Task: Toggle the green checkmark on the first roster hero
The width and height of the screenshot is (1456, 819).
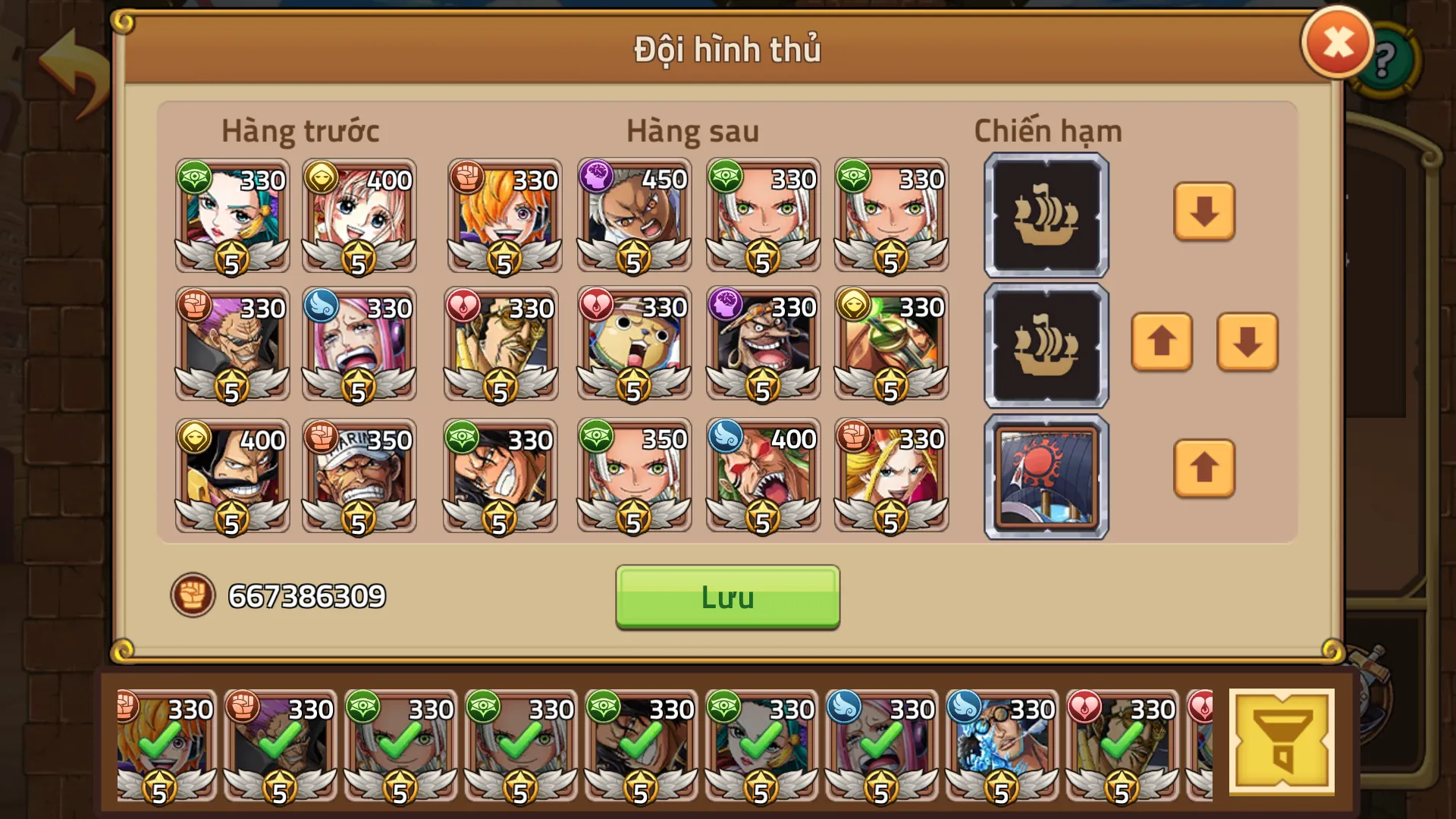Action: click(163, 747)
